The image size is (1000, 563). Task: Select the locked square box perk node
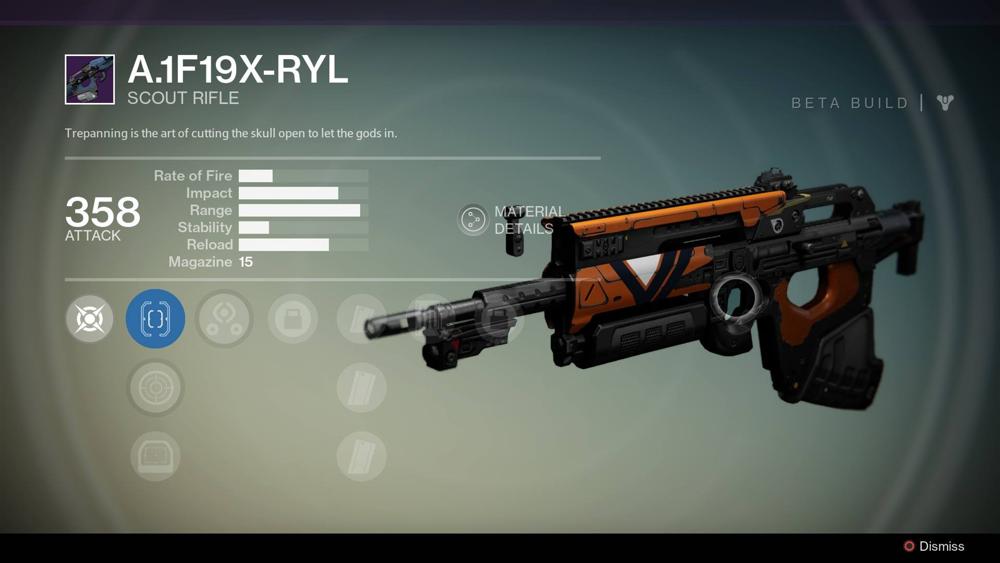pos(293,319)
